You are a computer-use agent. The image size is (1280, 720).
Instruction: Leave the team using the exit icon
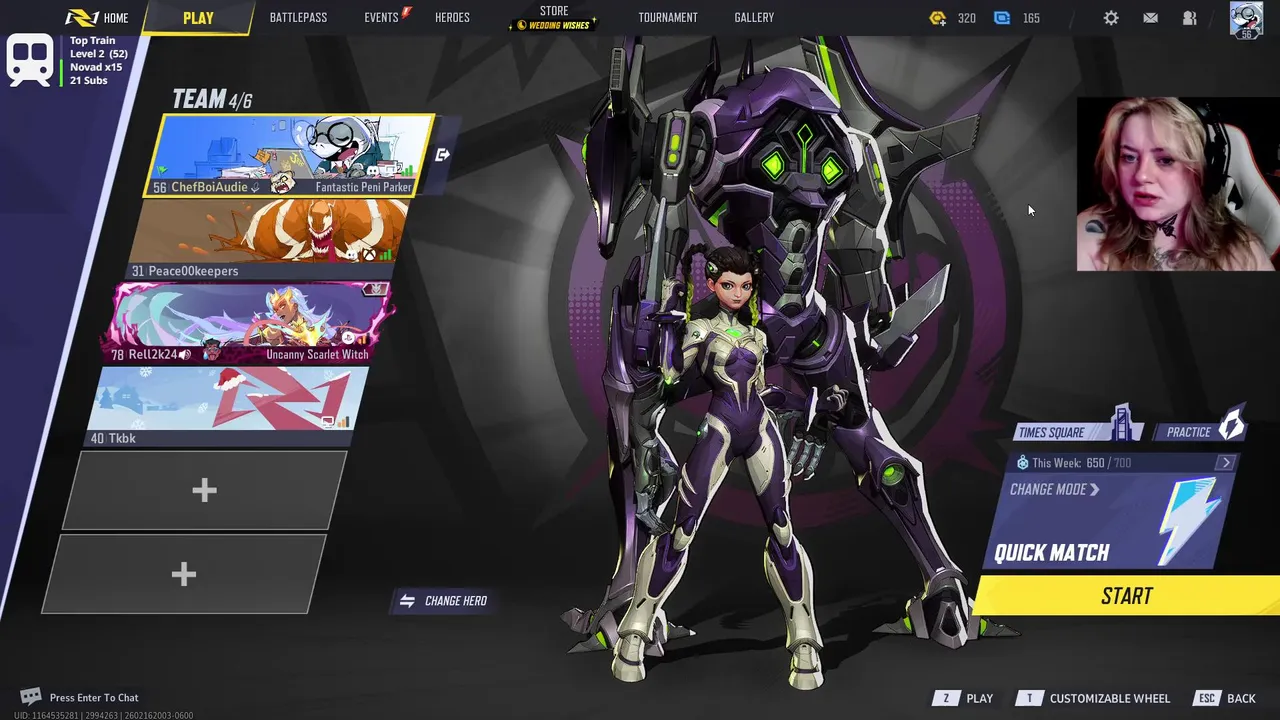tap(443, 155)
